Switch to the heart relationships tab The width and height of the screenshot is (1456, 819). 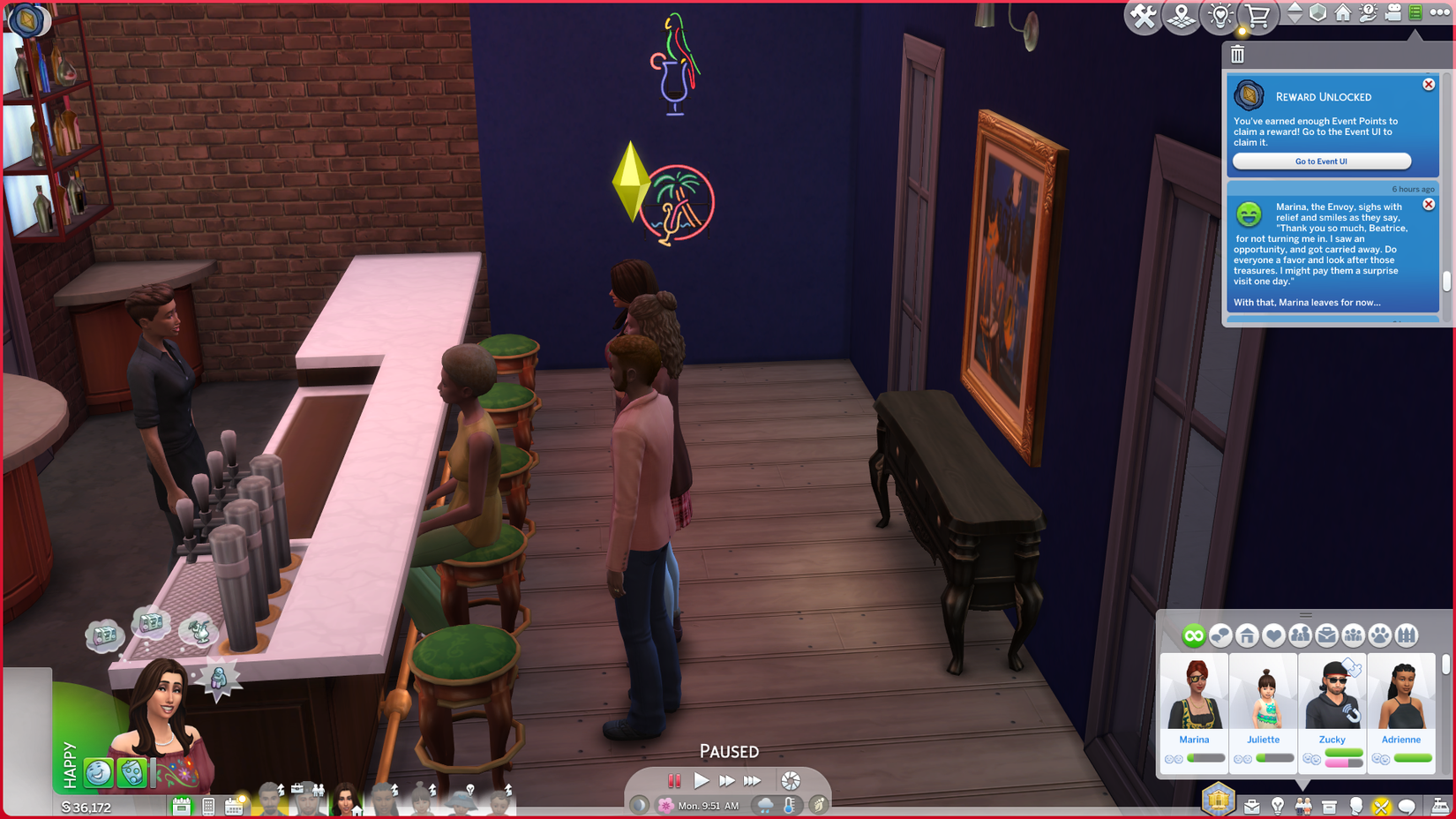click(x=1274, y=635)
